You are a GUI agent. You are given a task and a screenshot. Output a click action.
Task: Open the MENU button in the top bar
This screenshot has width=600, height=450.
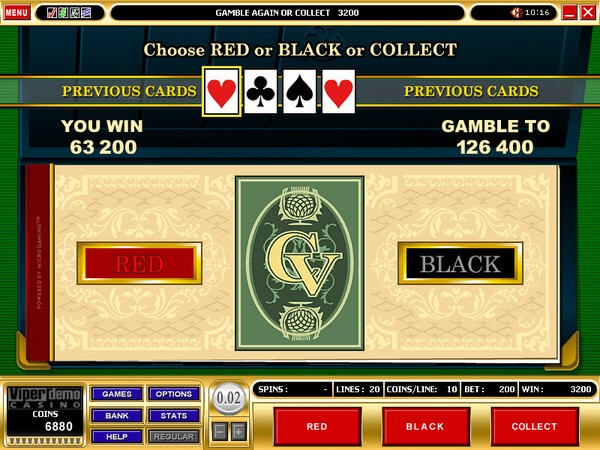click(x=17, y=12)
